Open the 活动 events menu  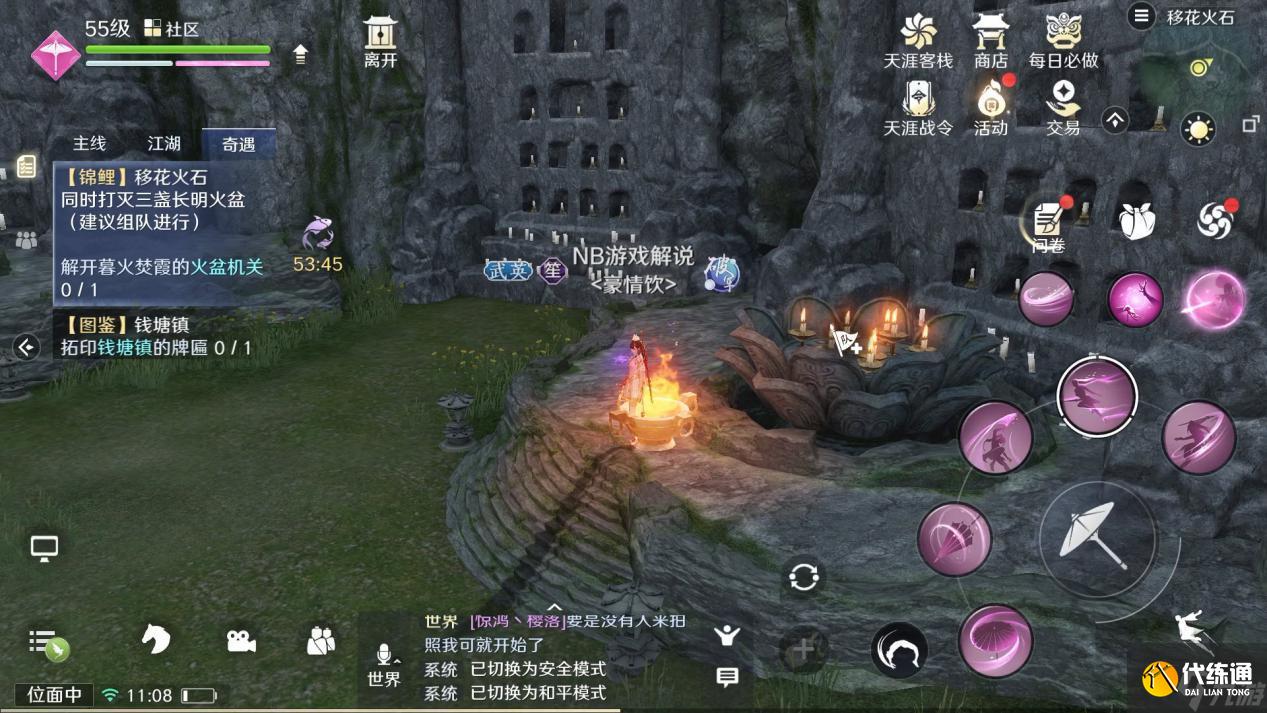(x=990, y=108)
